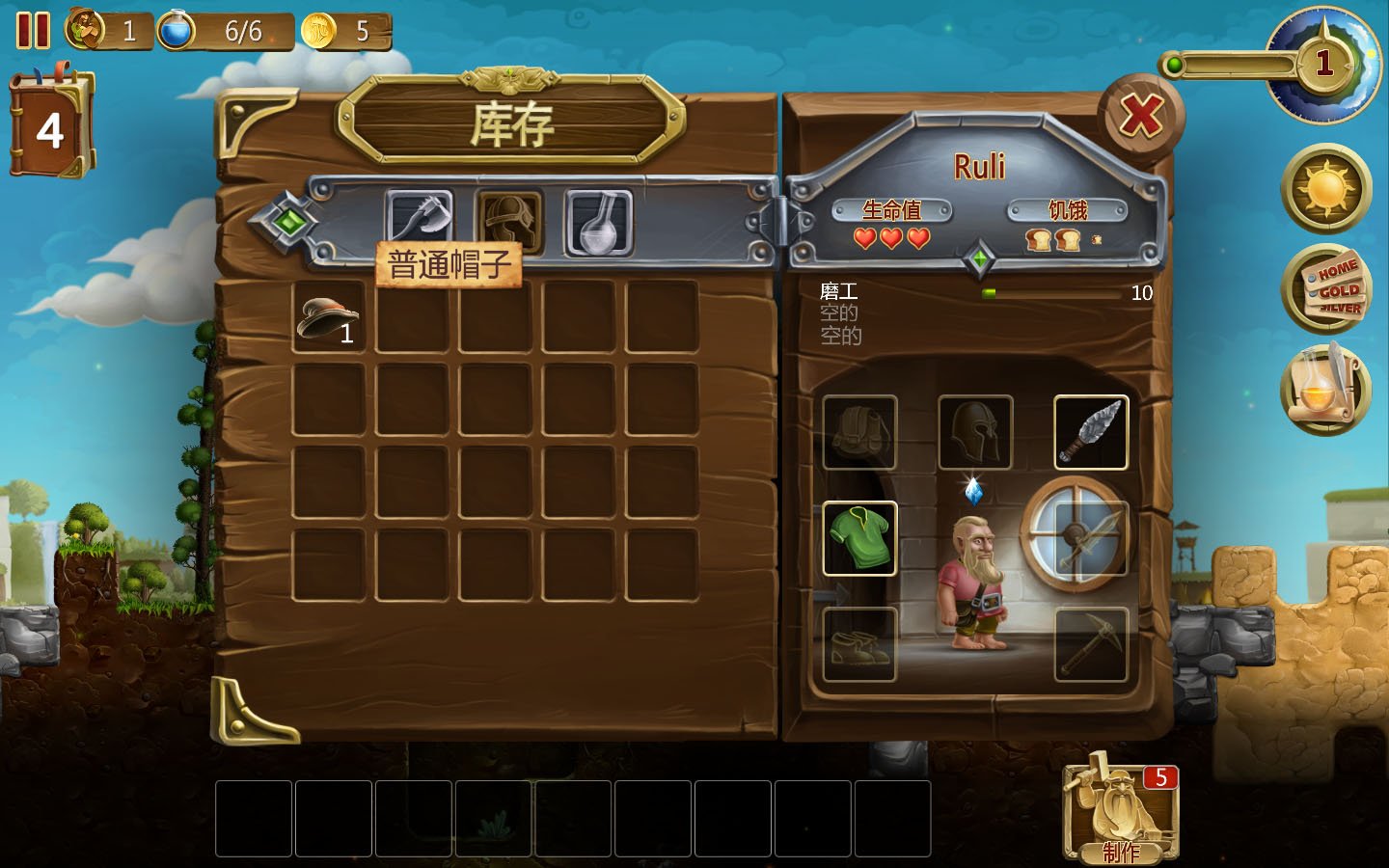Click the green shirt equipment slot

point(858,537)
